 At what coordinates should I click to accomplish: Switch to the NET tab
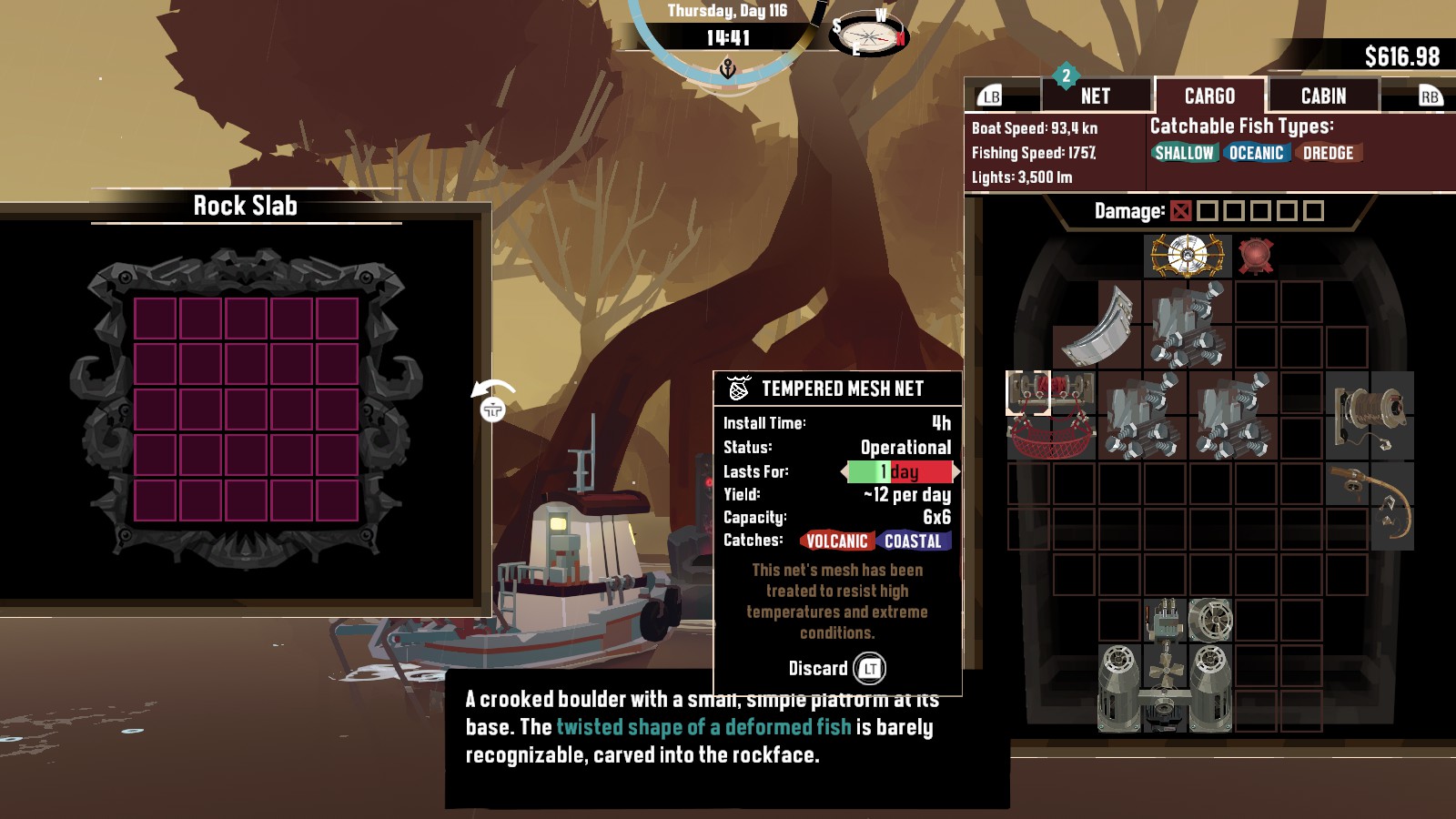click(1095, 96)
